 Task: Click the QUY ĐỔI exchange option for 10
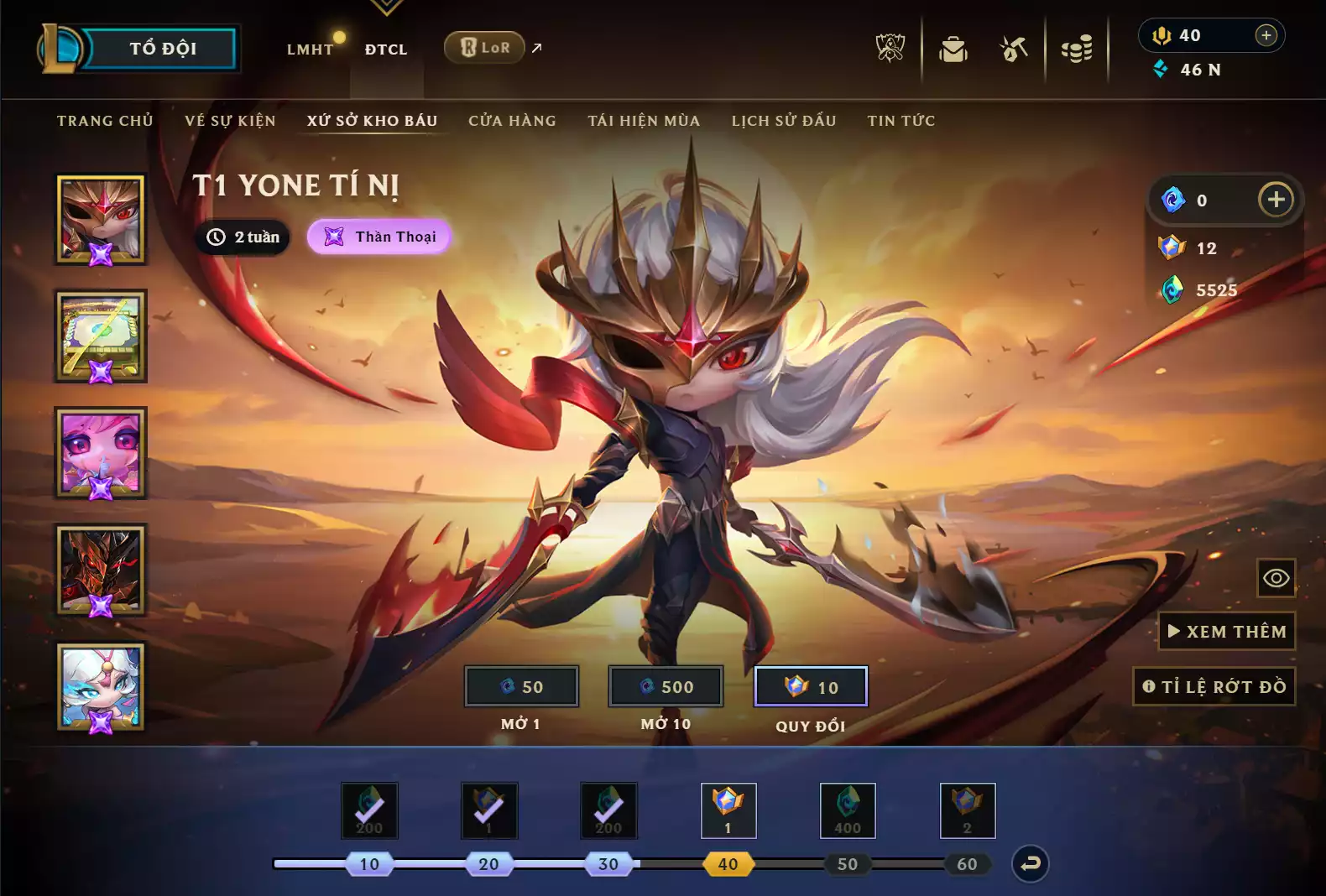[811, 686]
